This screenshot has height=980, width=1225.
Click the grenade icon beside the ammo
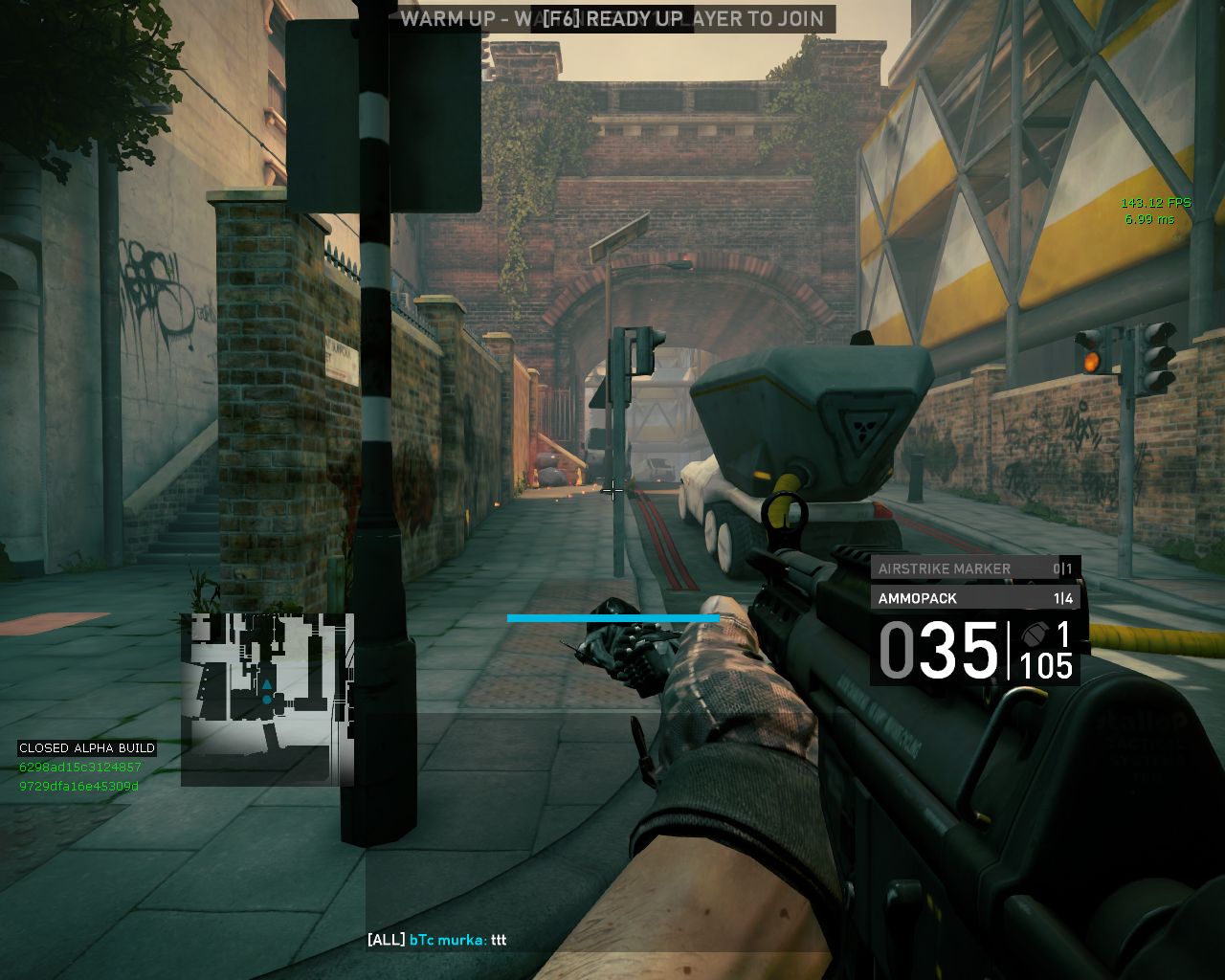coord(1034,635)
